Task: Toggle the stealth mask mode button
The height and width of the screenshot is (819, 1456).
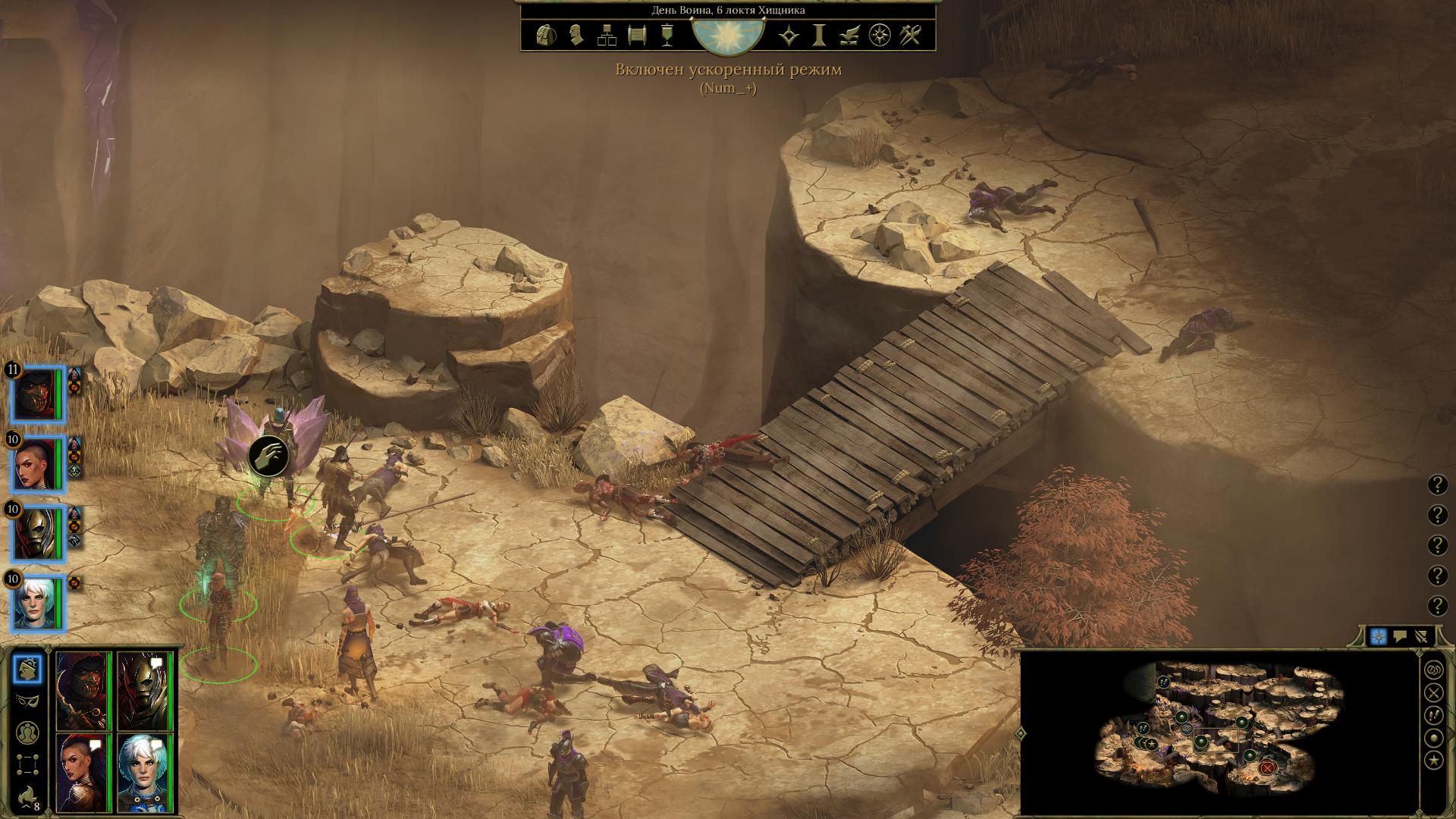Action: (27, 700)
